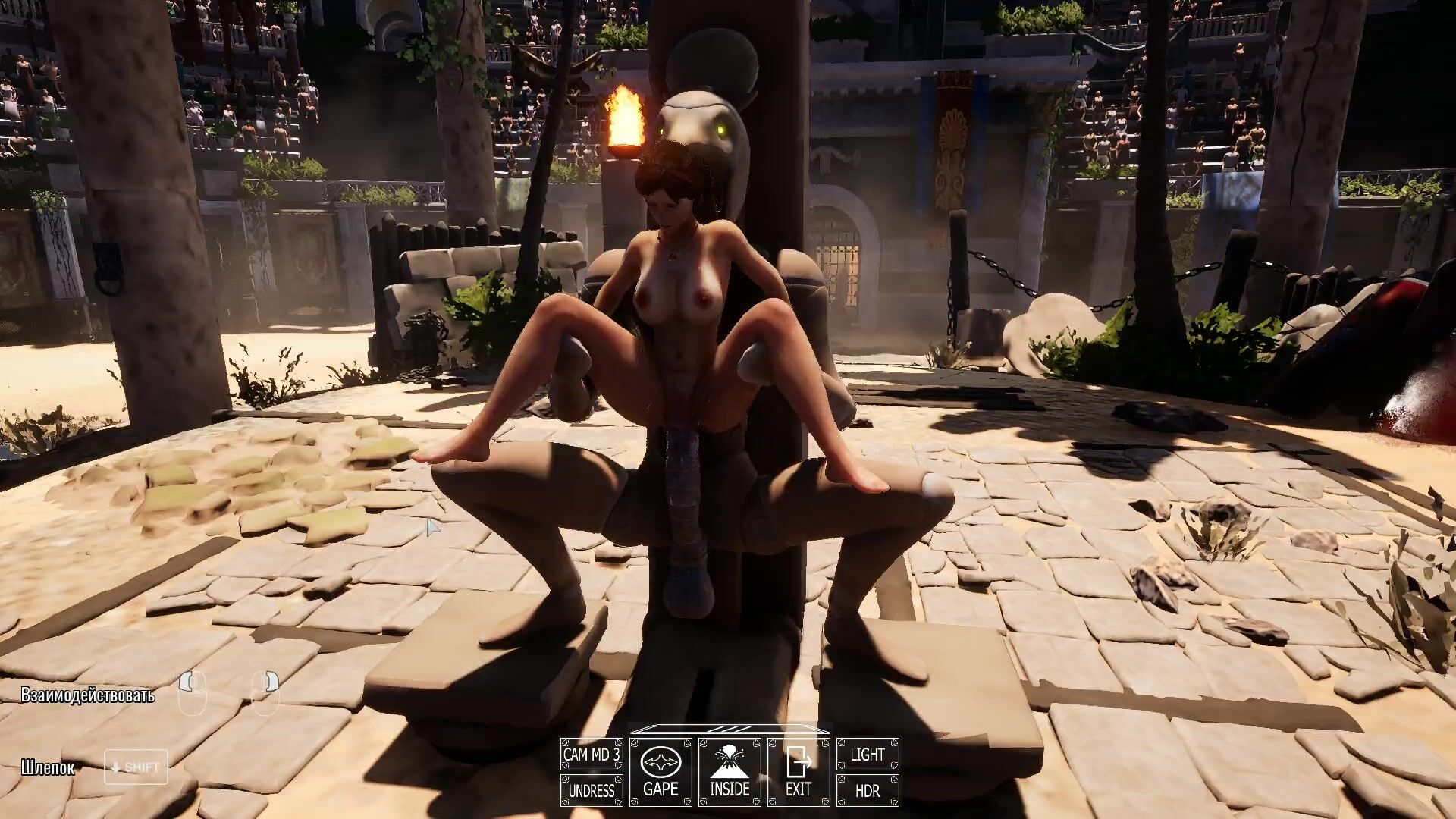
Task: Toggle the LIGHT setting
Action: pyautogui.click(x=868, y=755)
